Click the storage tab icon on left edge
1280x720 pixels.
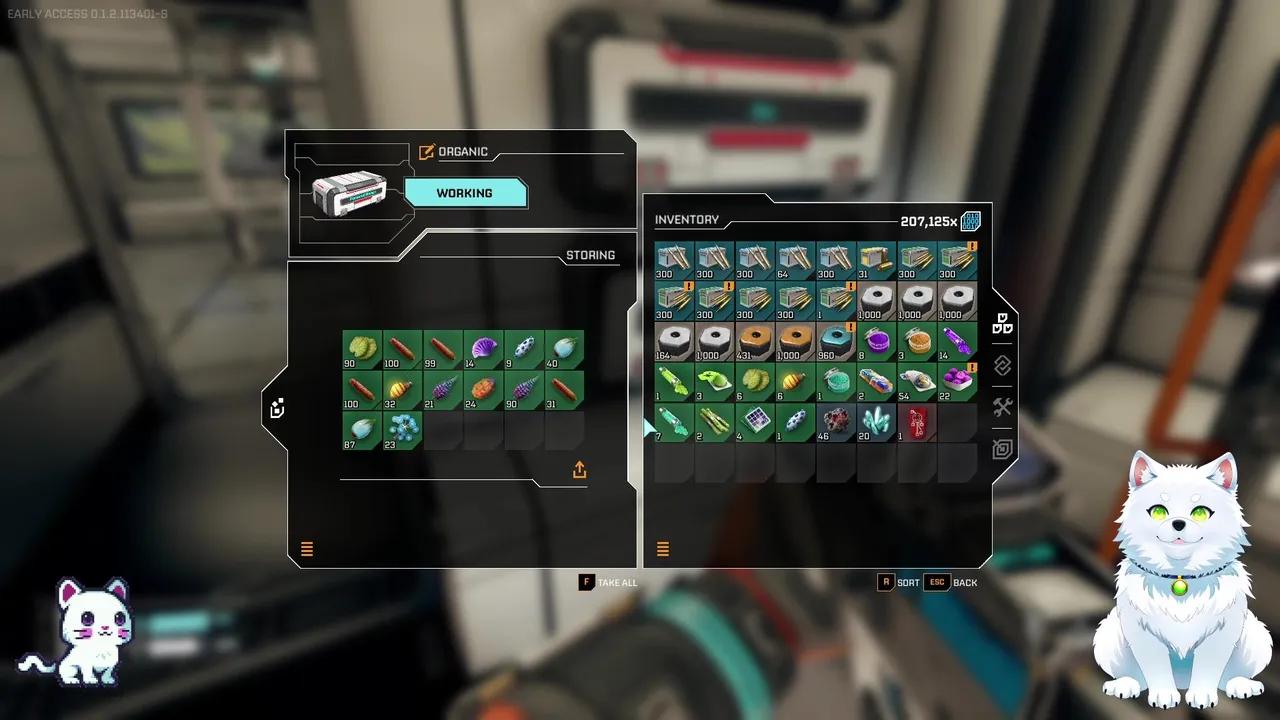(277, 408)
